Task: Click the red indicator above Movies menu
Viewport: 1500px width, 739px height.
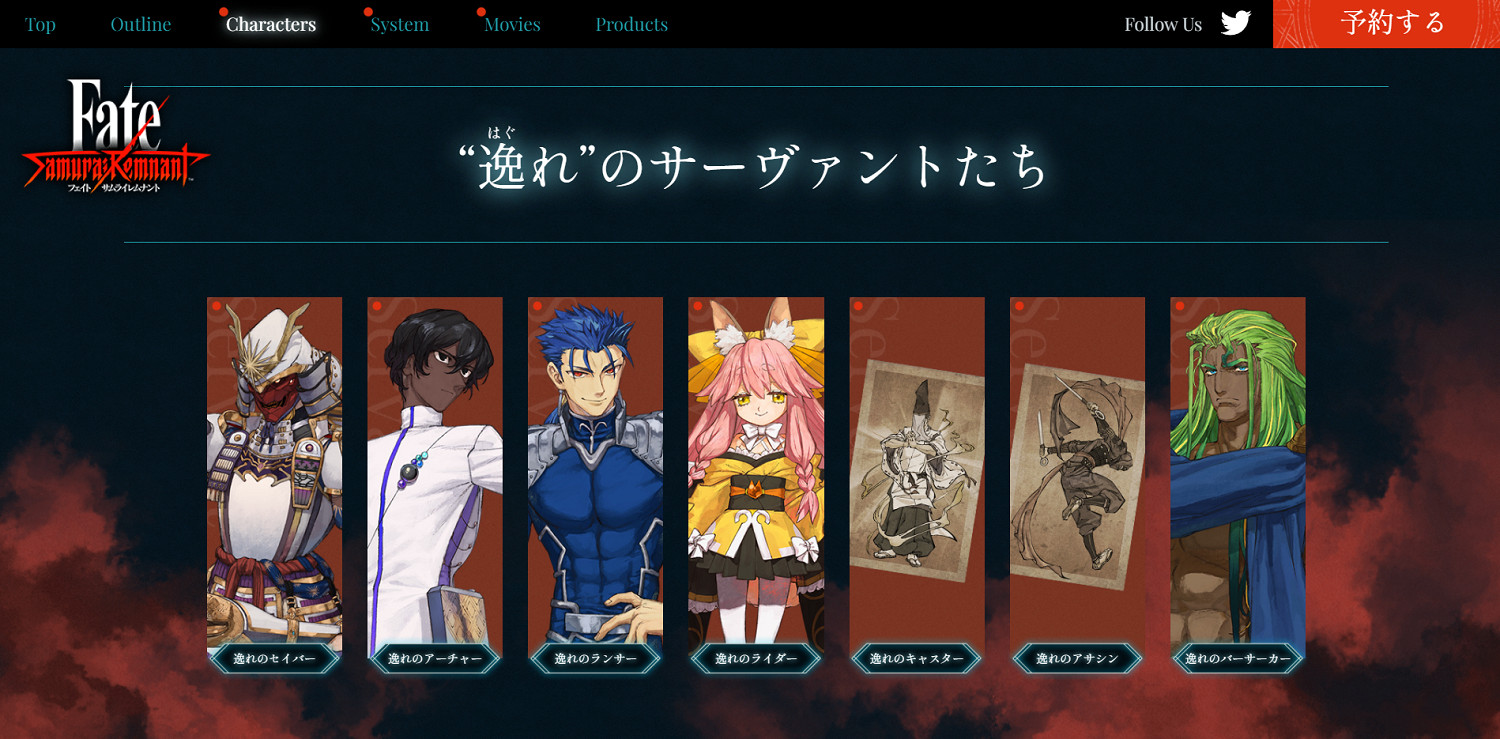Action: (480, 13)
